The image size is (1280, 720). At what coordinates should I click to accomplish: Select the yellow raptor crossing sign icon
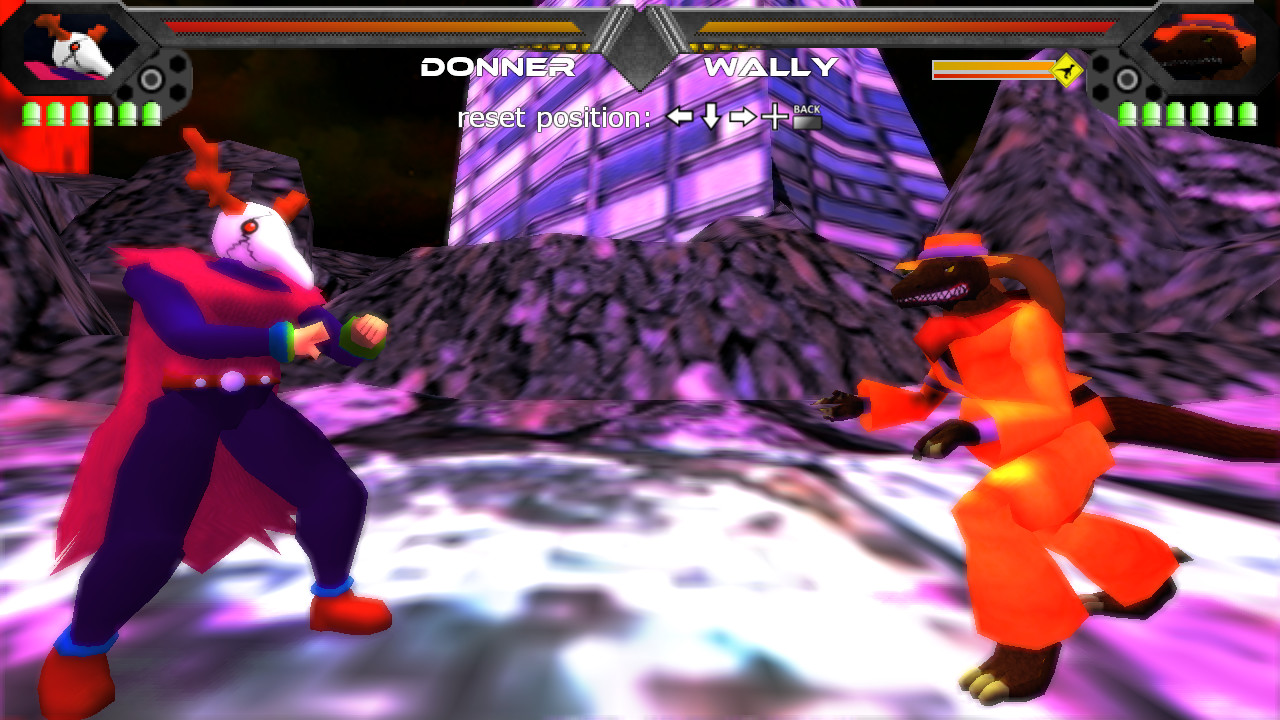tap(1067, 69)
